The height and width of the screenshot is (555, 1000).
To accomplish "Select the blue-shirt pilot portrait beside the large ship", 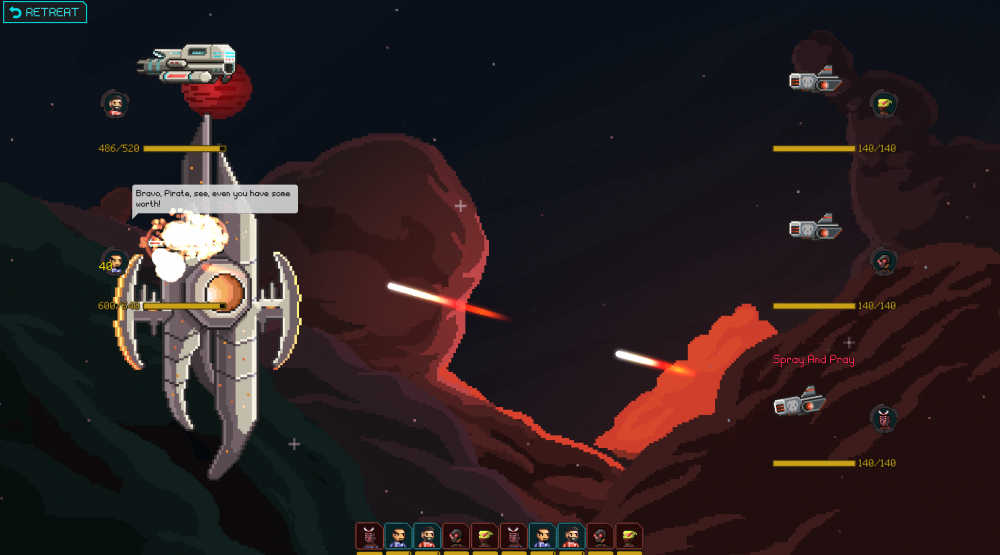I will click(115, 262).
